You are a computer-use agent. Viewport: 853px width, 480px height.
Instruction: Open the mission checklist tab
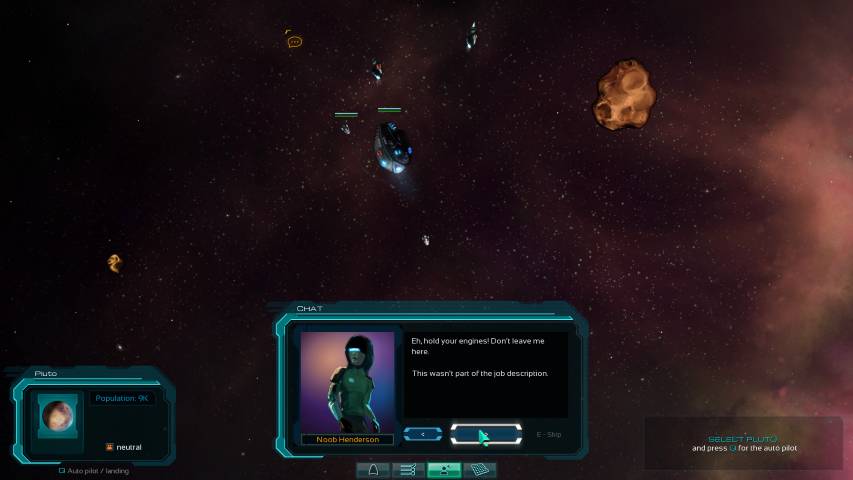(x=407, y=469)
